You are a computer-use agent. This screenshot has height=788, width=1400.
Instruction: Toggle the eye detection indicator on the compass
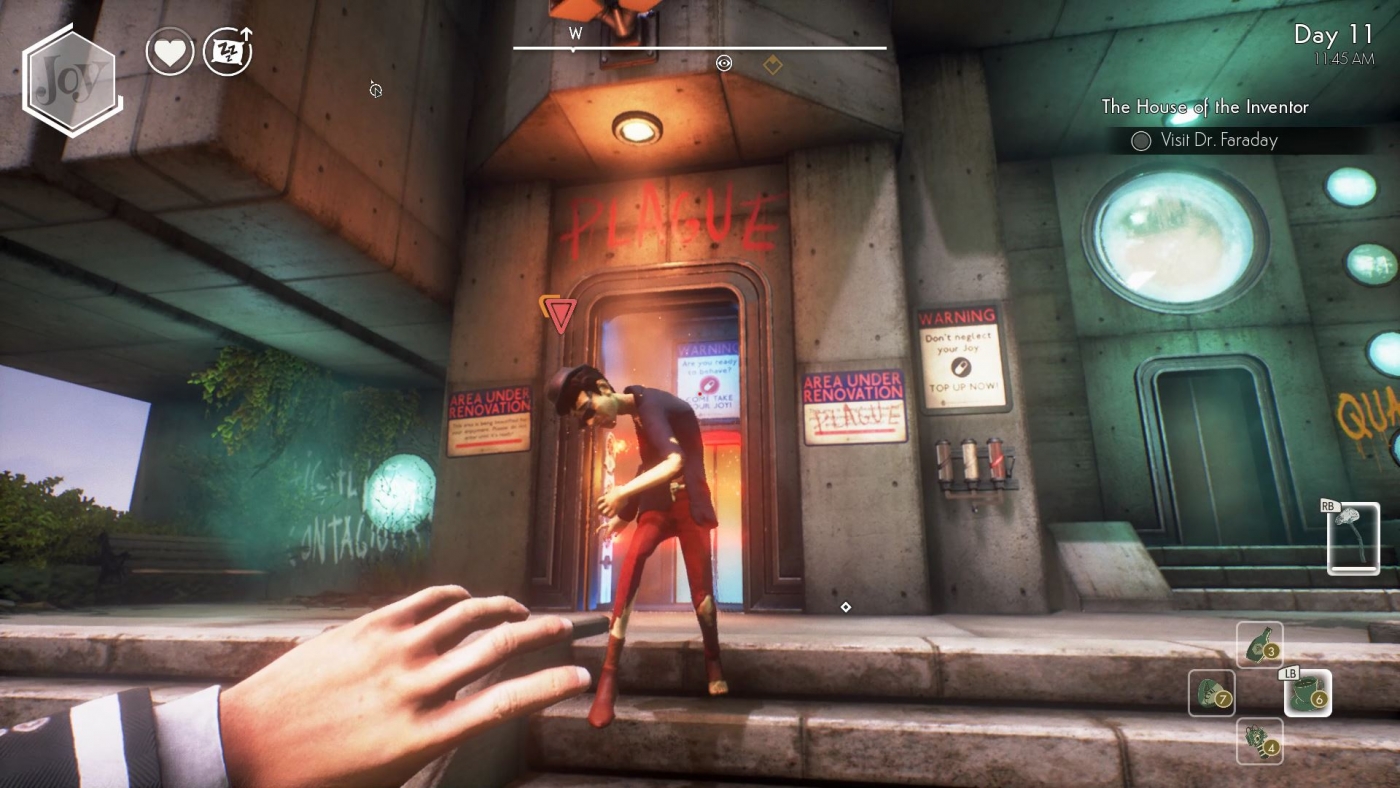[x=724, y=63]
